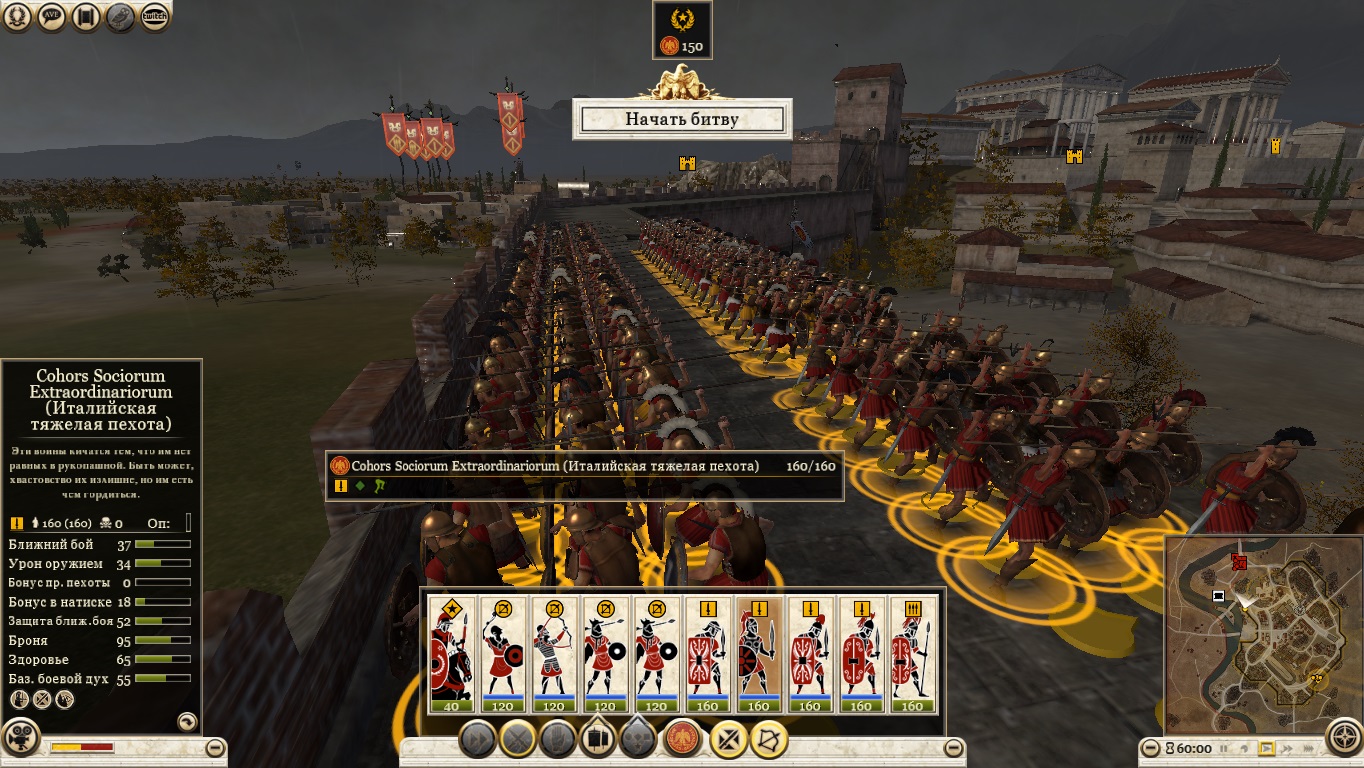Image resolution: width=1364 pixels, height=768 pixels.
Task: Open the AVE chat bubble button
Action: 52,17
